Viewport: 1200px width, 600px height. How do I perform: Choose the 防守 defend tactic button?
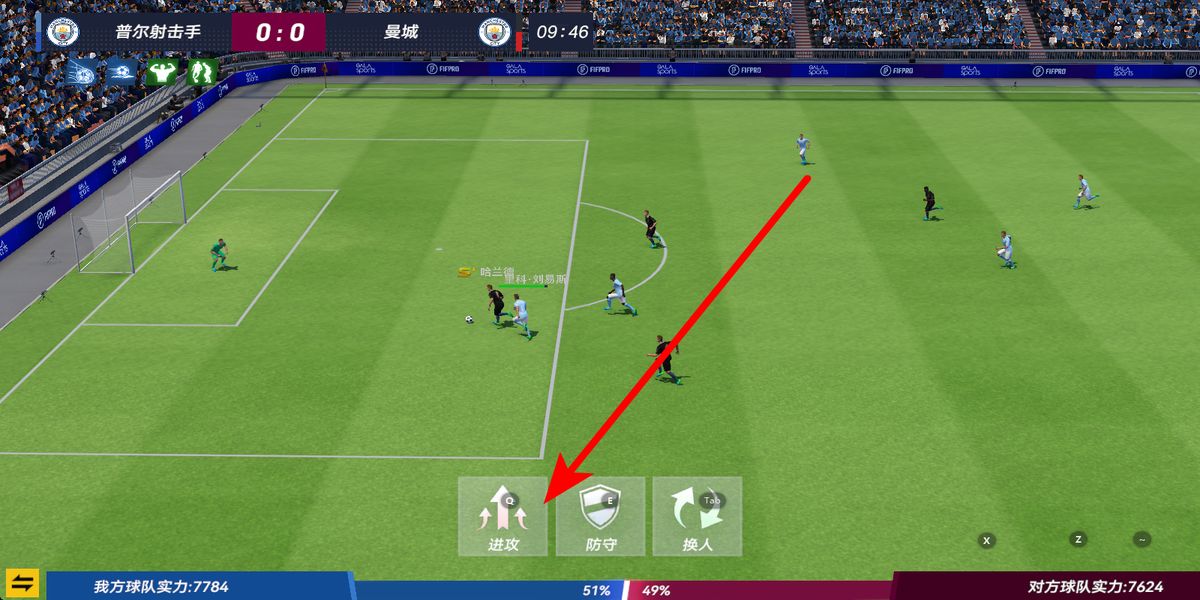(600, 516)
